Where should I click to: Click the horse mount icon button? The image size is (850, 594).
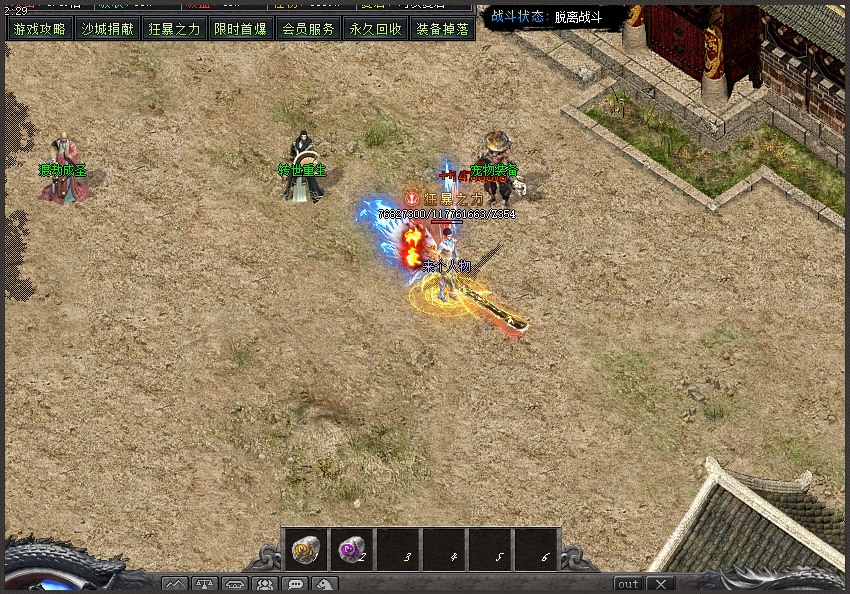coord(325,584)
